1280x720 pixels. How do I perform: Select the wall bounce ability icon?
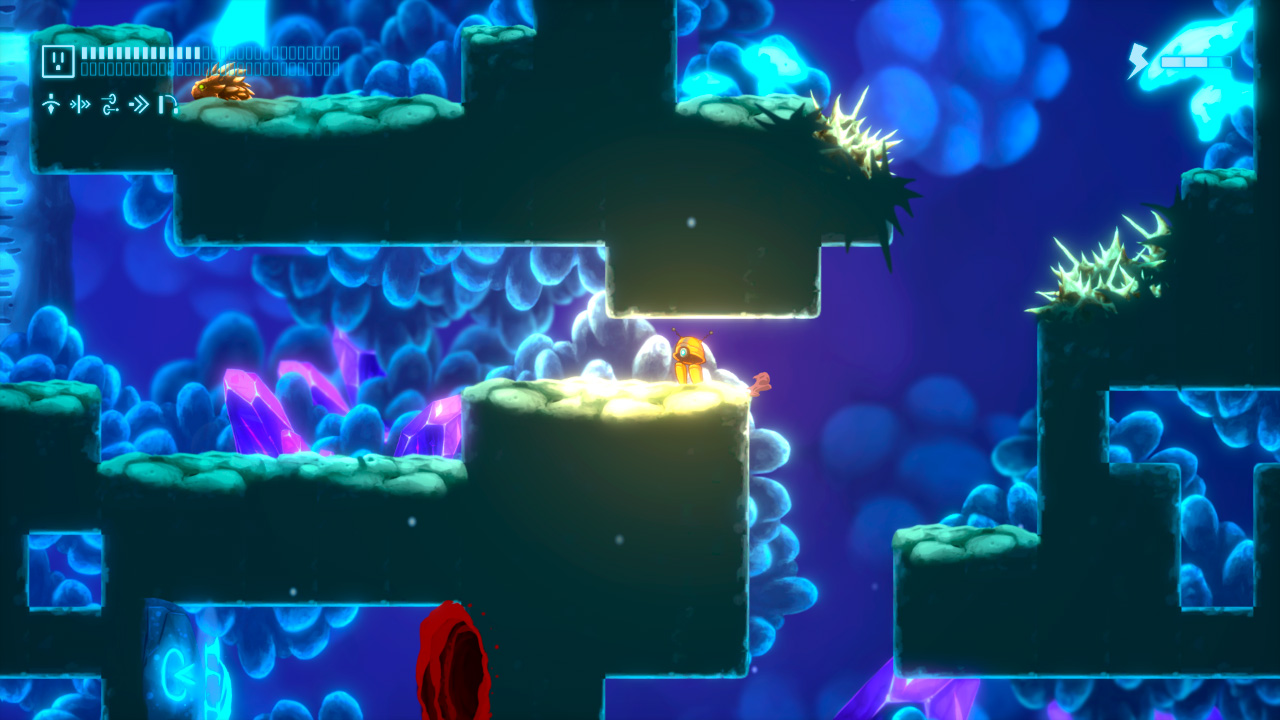click(x=79, y=103)
